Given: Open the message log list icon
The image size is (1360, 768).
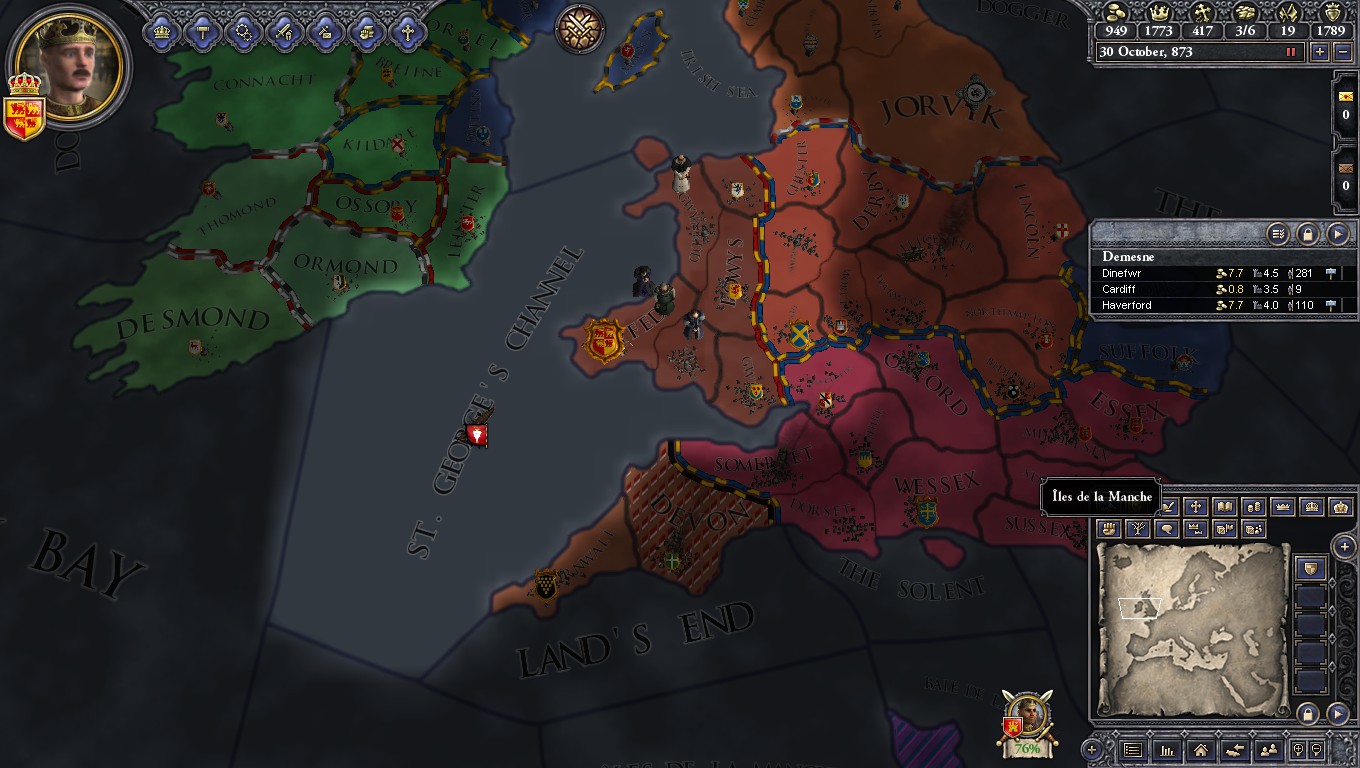Looking at the screenshot, I should coord(1132,750).
